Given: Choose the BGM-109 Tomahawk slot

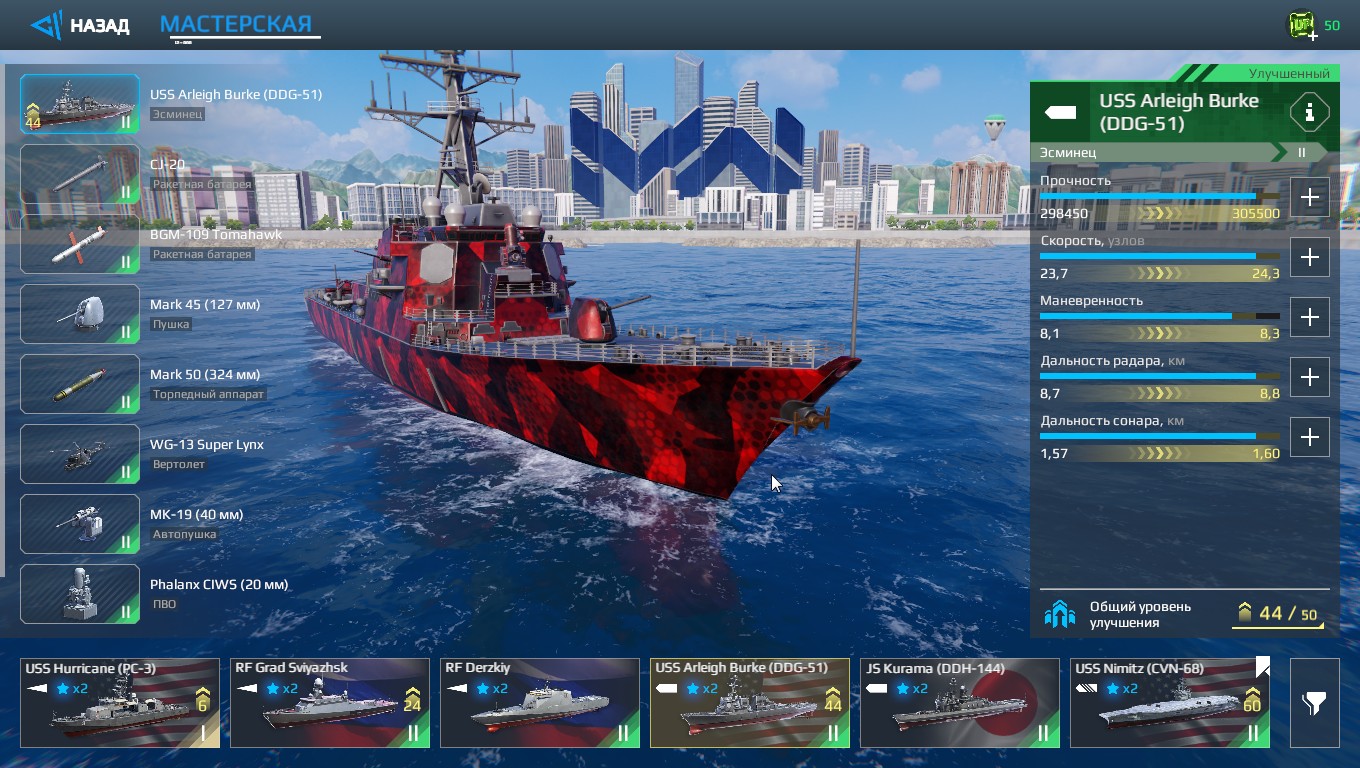Looking at the screenshot, I should click(80, 244).
